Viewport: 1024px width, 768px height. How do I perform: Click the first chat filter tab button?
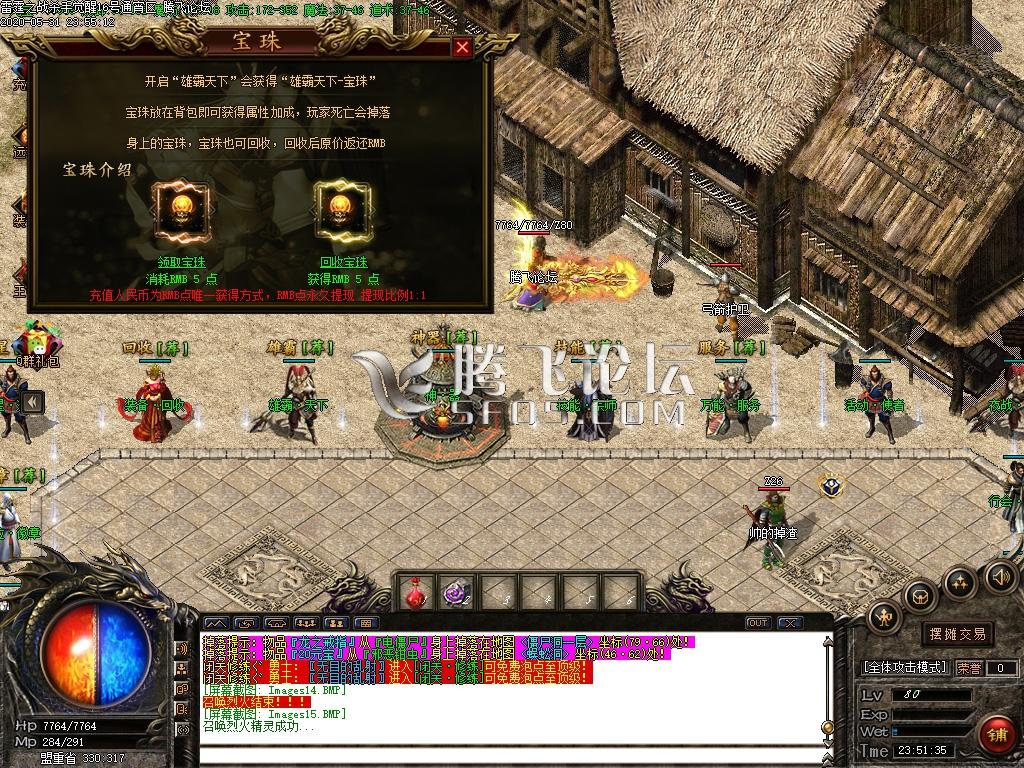pos(215,623)
